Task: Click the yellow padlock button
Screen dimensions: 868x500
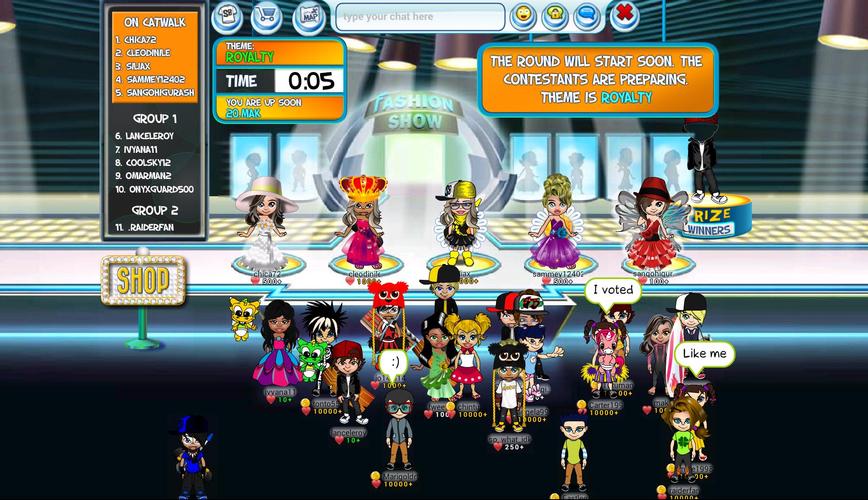Action: (555, 16)
